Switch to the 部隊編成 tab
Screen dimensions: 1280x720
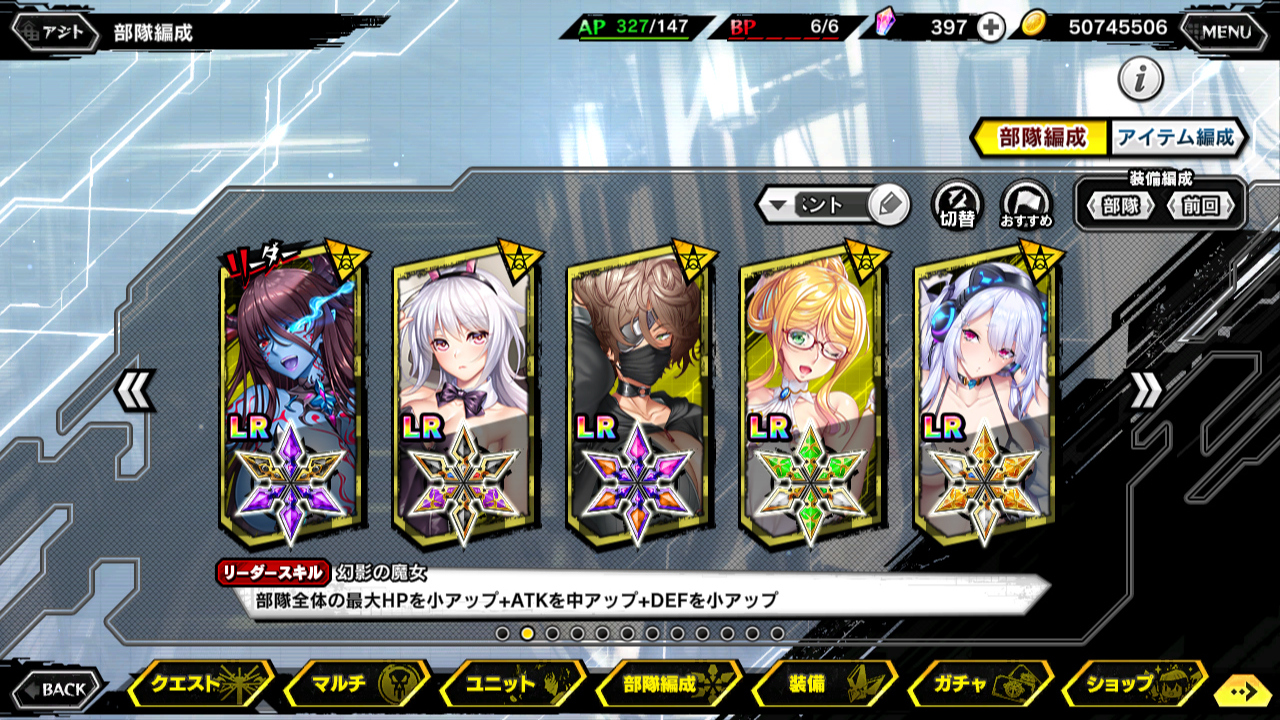coord(1042,138)
